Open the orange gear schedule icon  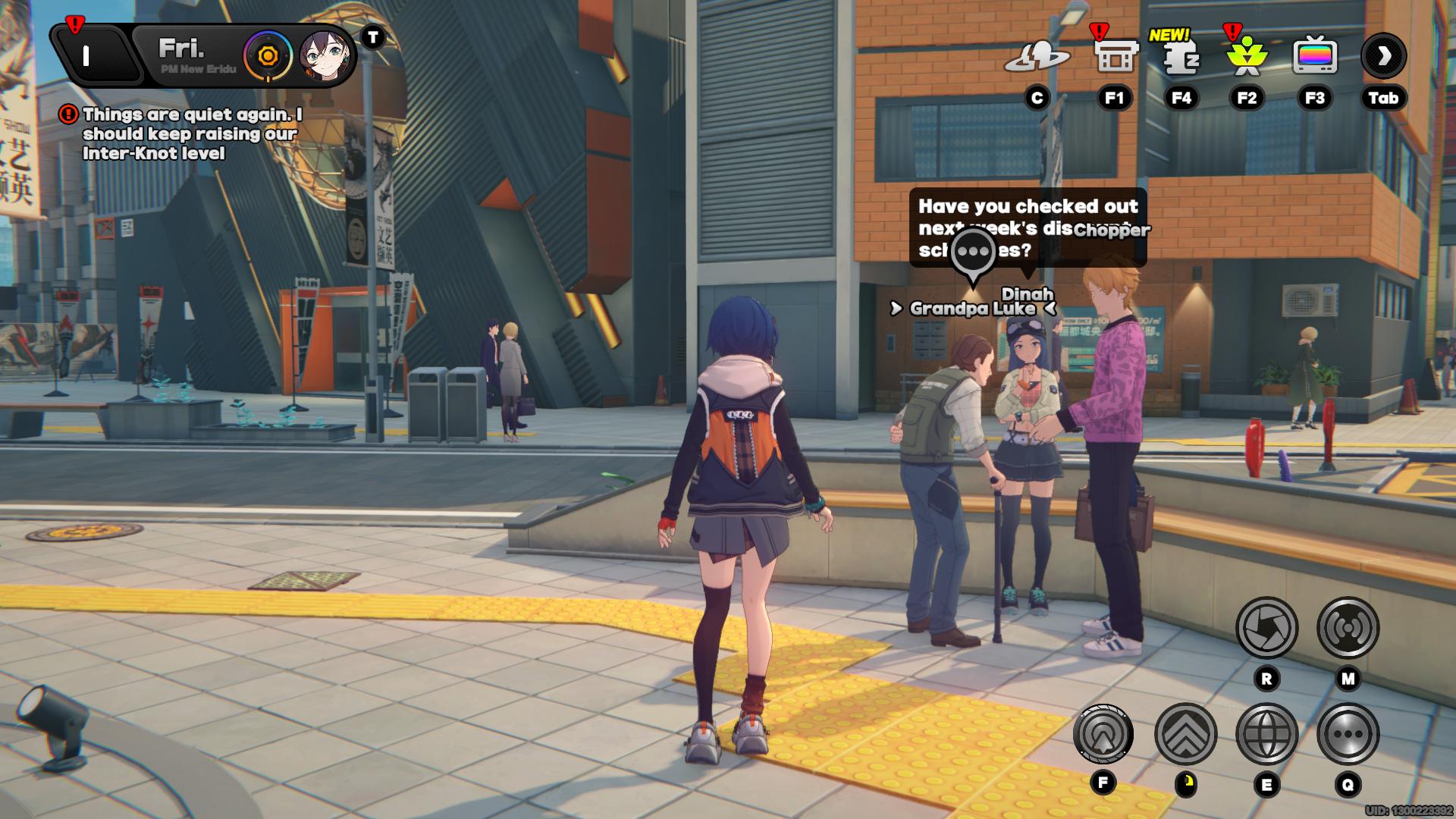(268, 56)
